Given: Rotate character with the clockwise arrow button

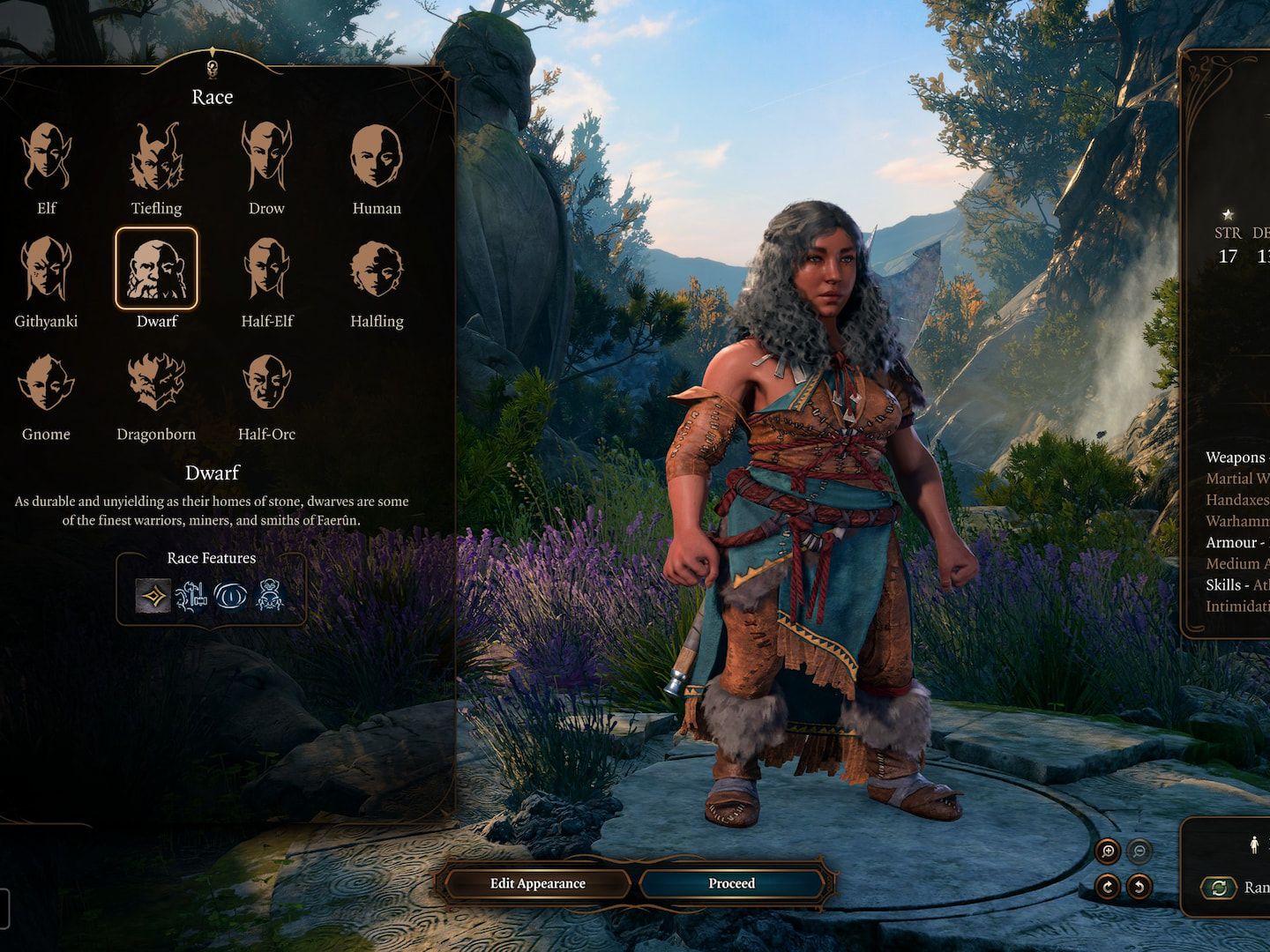Looking at the screenshot, I should click(1108, 886).
